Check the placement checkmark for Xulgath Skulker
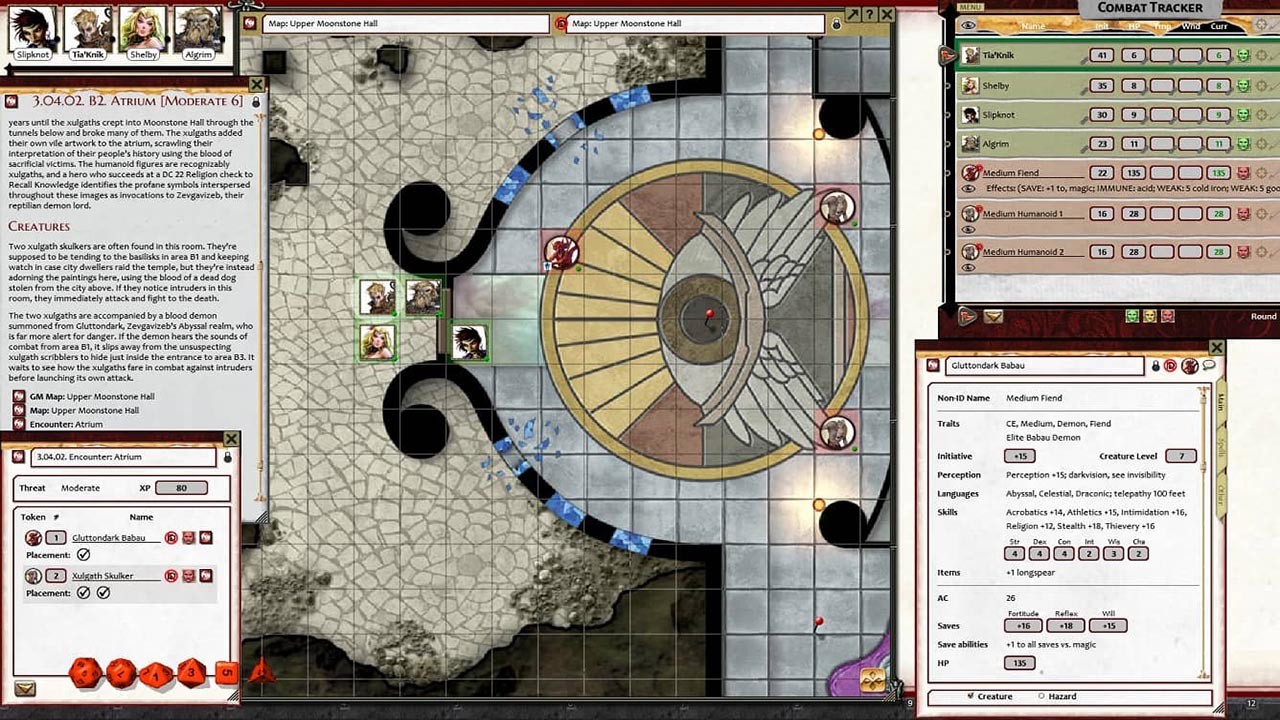Screen dimensions: 1280x720 84,592
